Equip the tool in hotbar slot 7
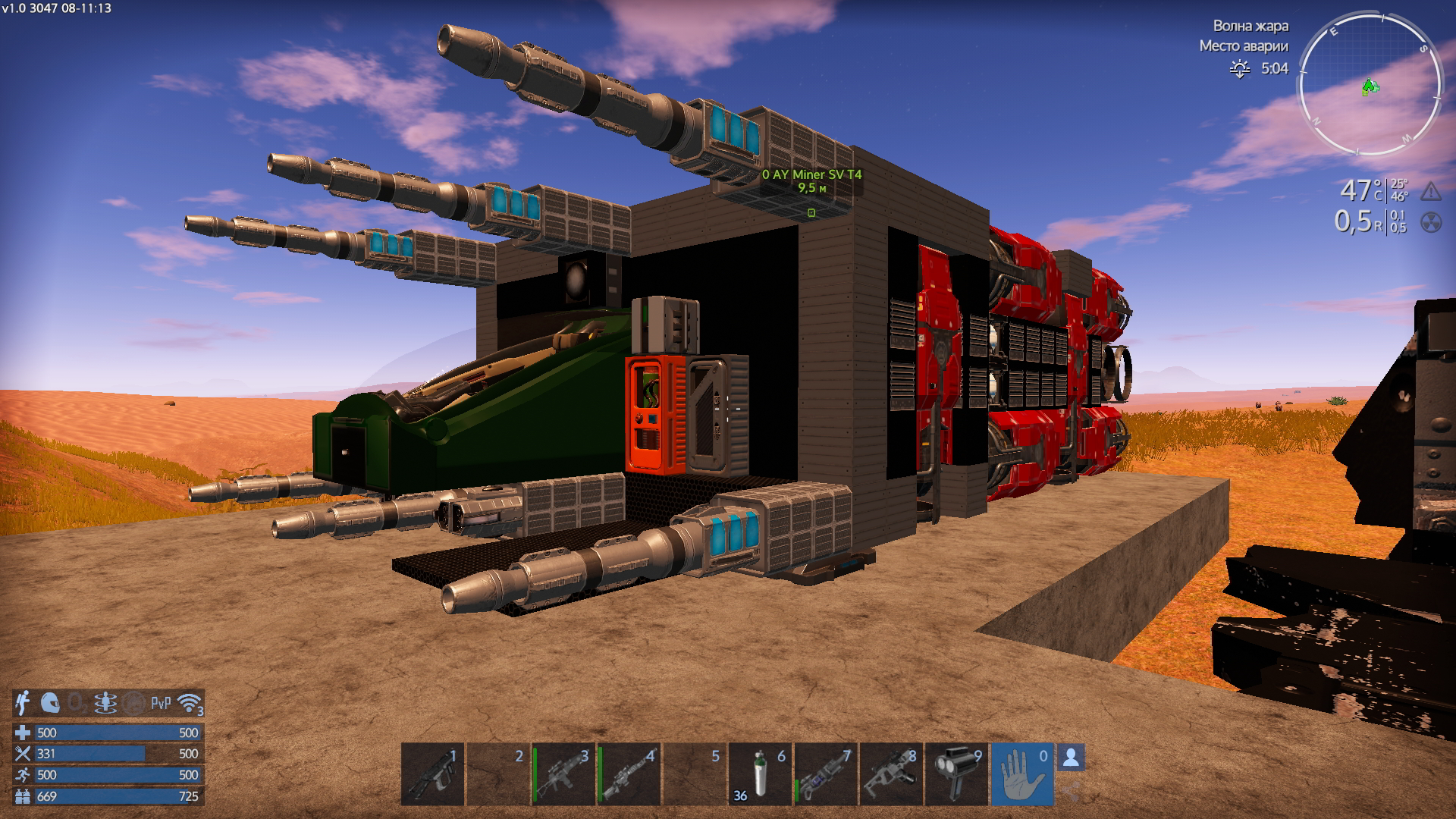 coord(825,773)
